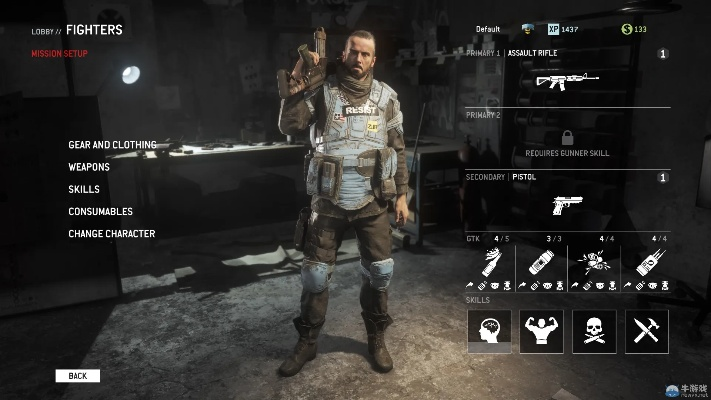Select the flexing muscles skill icon
This screenshot has width=711, height=400.
(x=541, y=331)
